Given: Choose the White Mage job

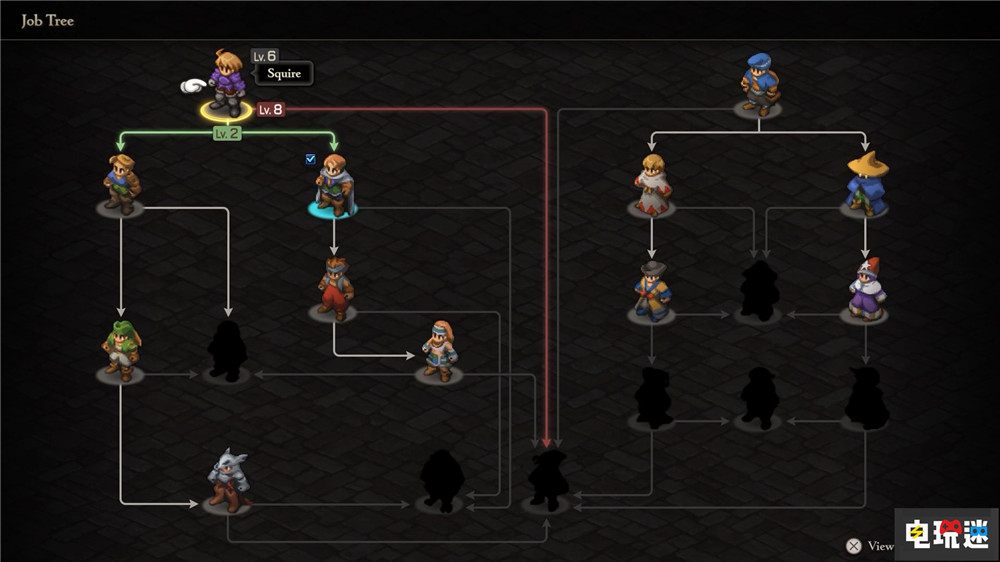Looking at the screenshot, I should [652, 185].
